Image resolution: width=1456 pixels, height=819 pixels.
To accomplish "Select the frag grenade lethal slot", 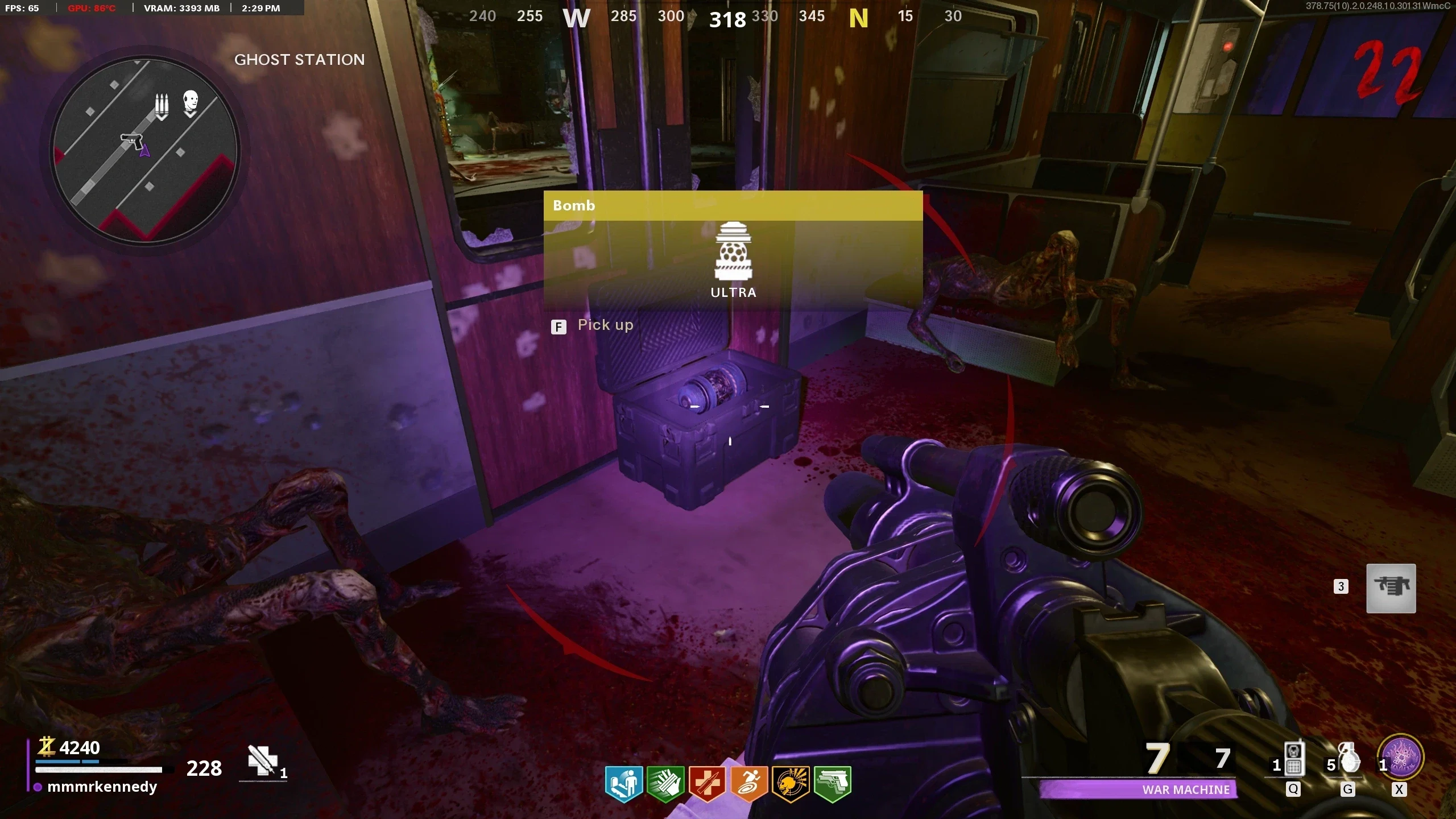I will (1348, 760).
